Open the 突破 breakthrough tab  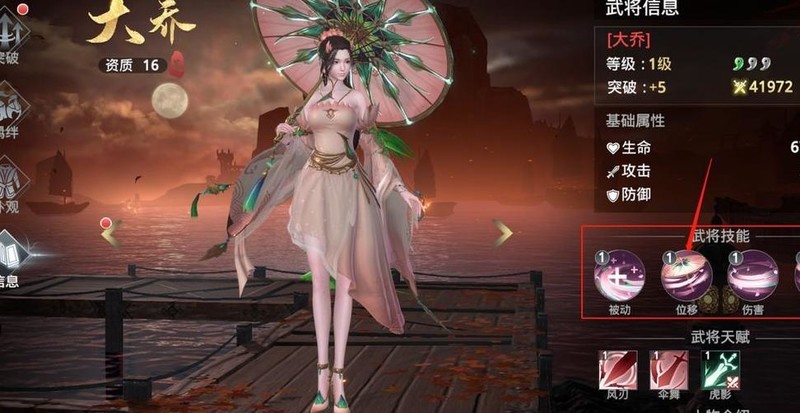click(x=12, y=34)
